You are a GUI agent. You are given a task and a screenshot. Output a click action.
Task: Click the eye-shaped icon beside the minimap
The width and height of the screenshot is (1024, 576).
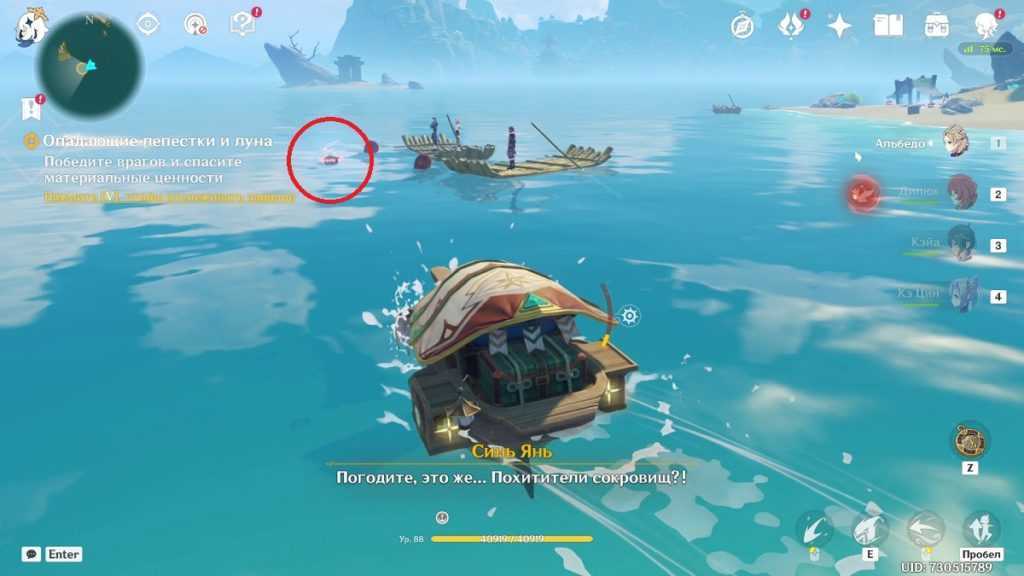click(x=148, y=24)
